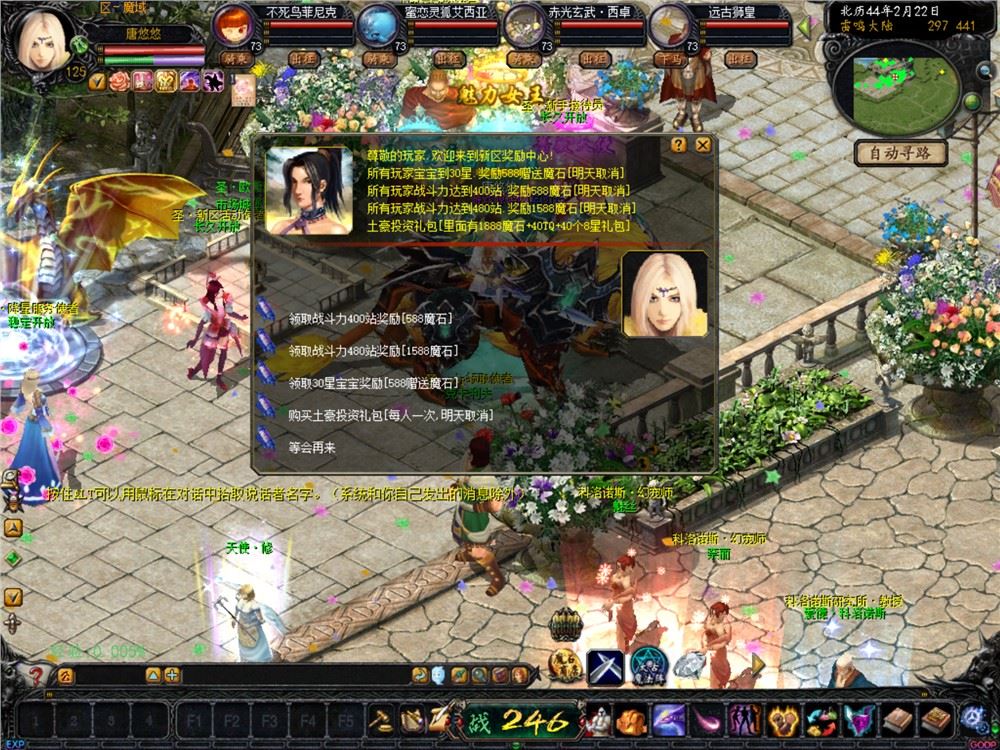Activate the 自动寻路 auto-pathfinding button
The width and height of the screenshot is (1000, 750).
coord(900,153)
